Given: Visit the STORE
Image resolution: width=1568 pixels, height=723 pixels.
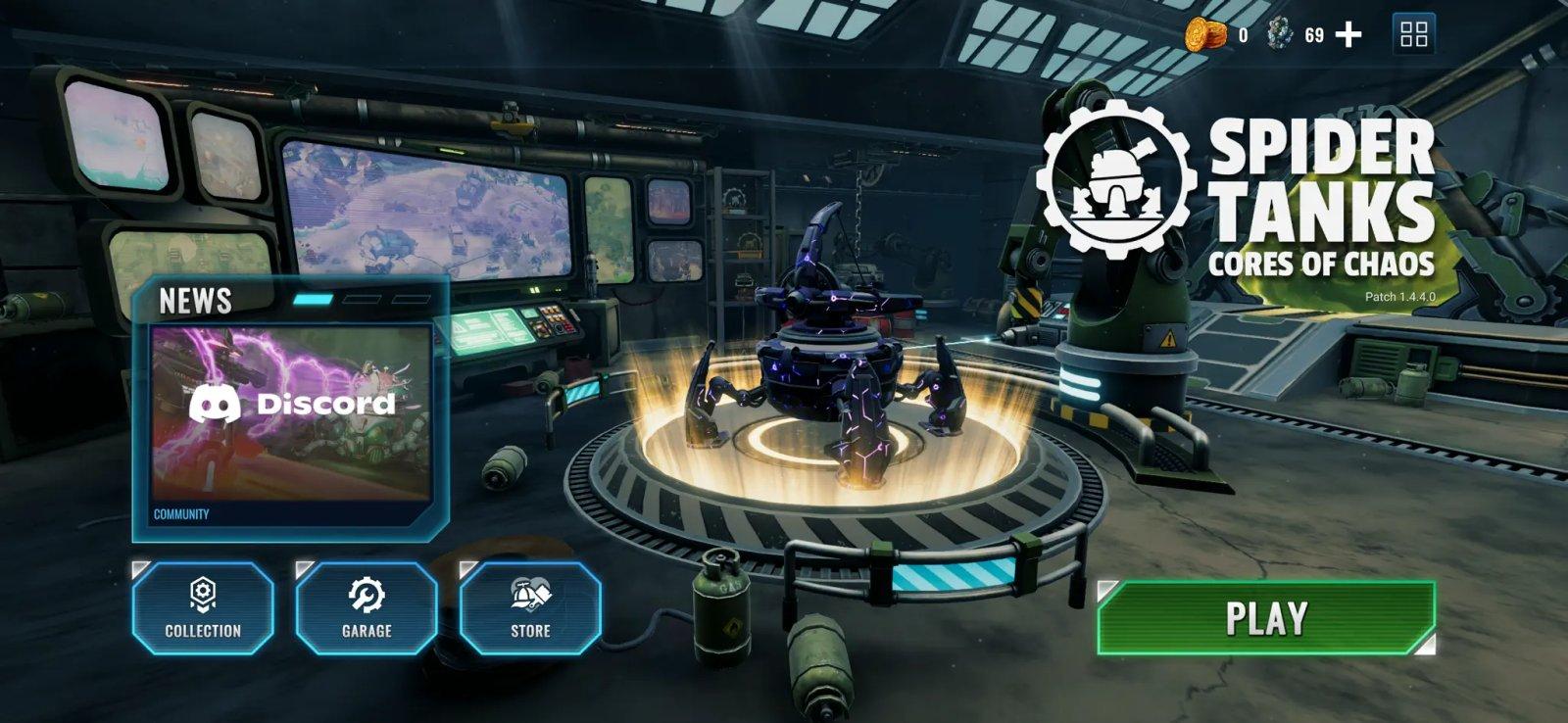Looking at the screenshot, I should tap(529, 607).
